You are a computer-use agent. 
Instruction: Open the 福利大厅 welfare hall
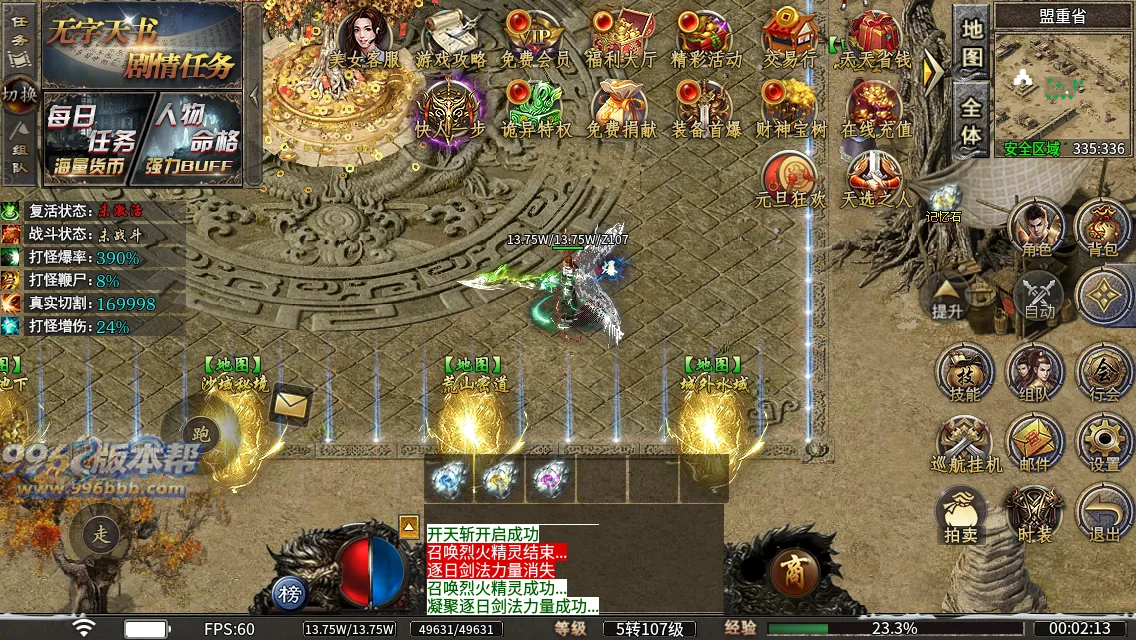pos(621,36)
